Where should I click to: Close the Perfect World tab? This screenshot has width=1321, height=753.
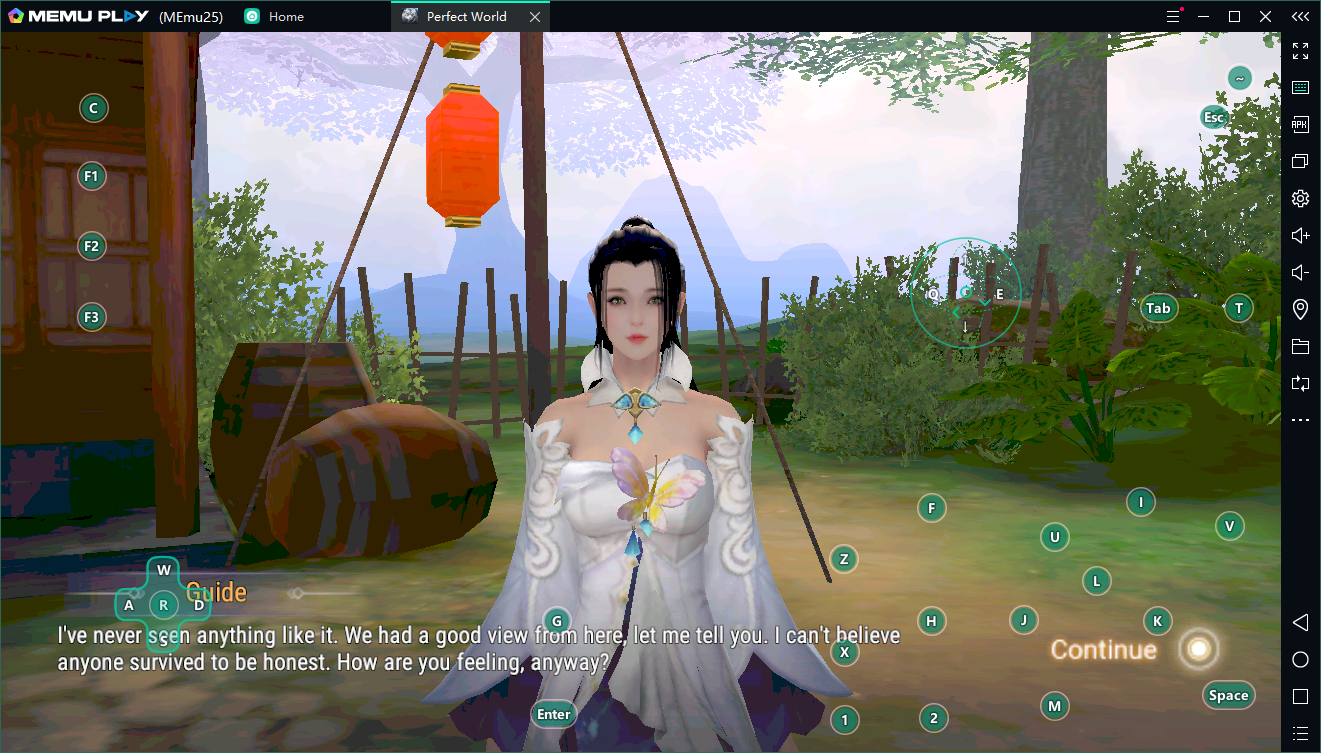tap(535, 17)
